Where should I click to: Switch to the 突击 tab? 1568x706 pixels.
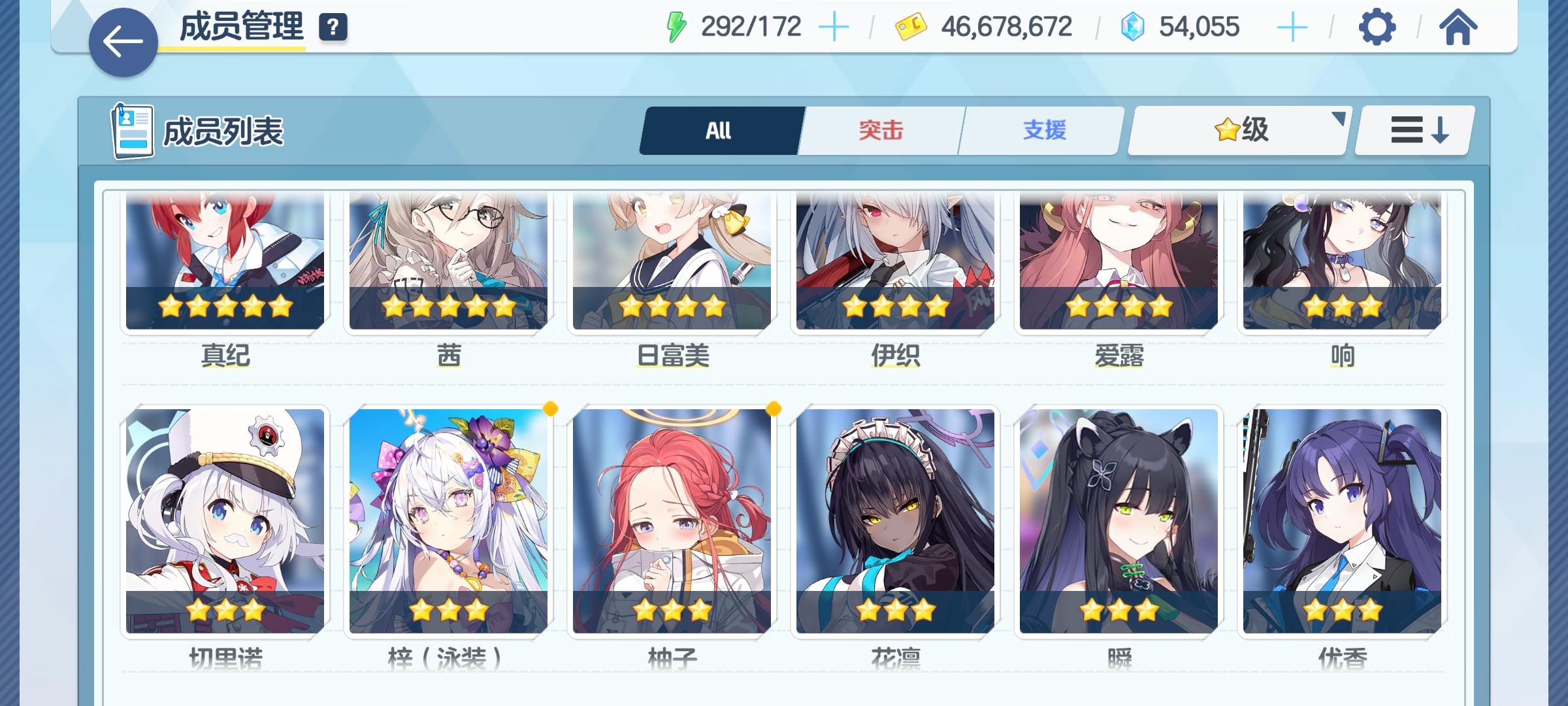point(880,129)
